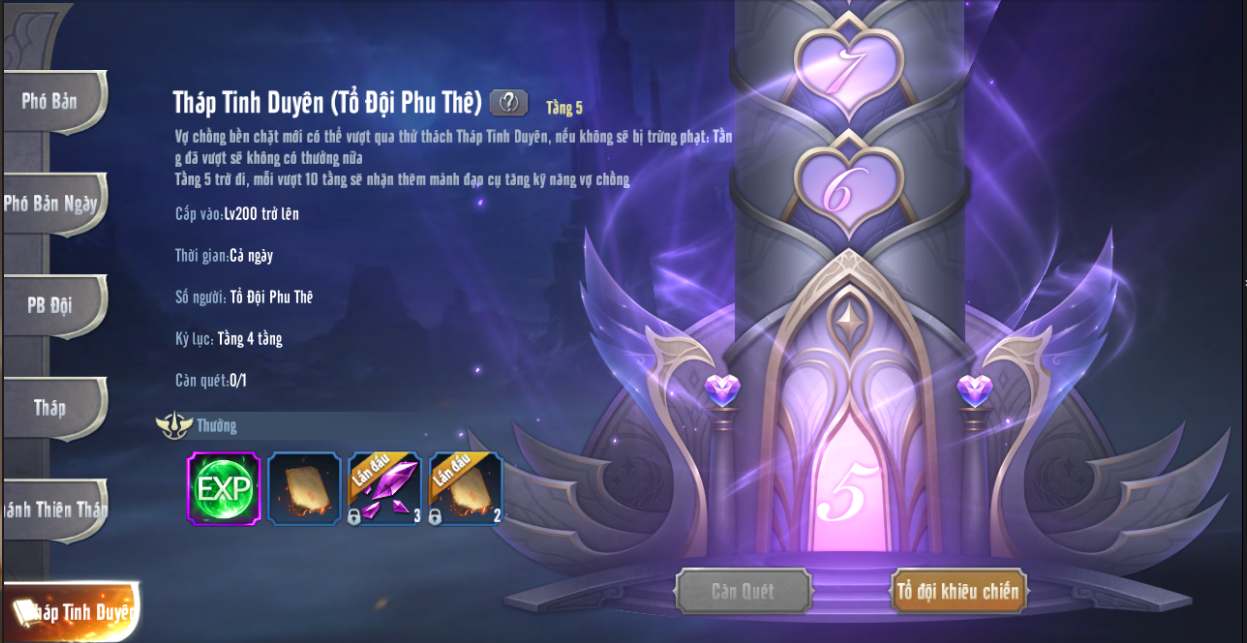Select the PB Đội tab
This screenshot has height=643, width=1247.
(x=52, y=305)
